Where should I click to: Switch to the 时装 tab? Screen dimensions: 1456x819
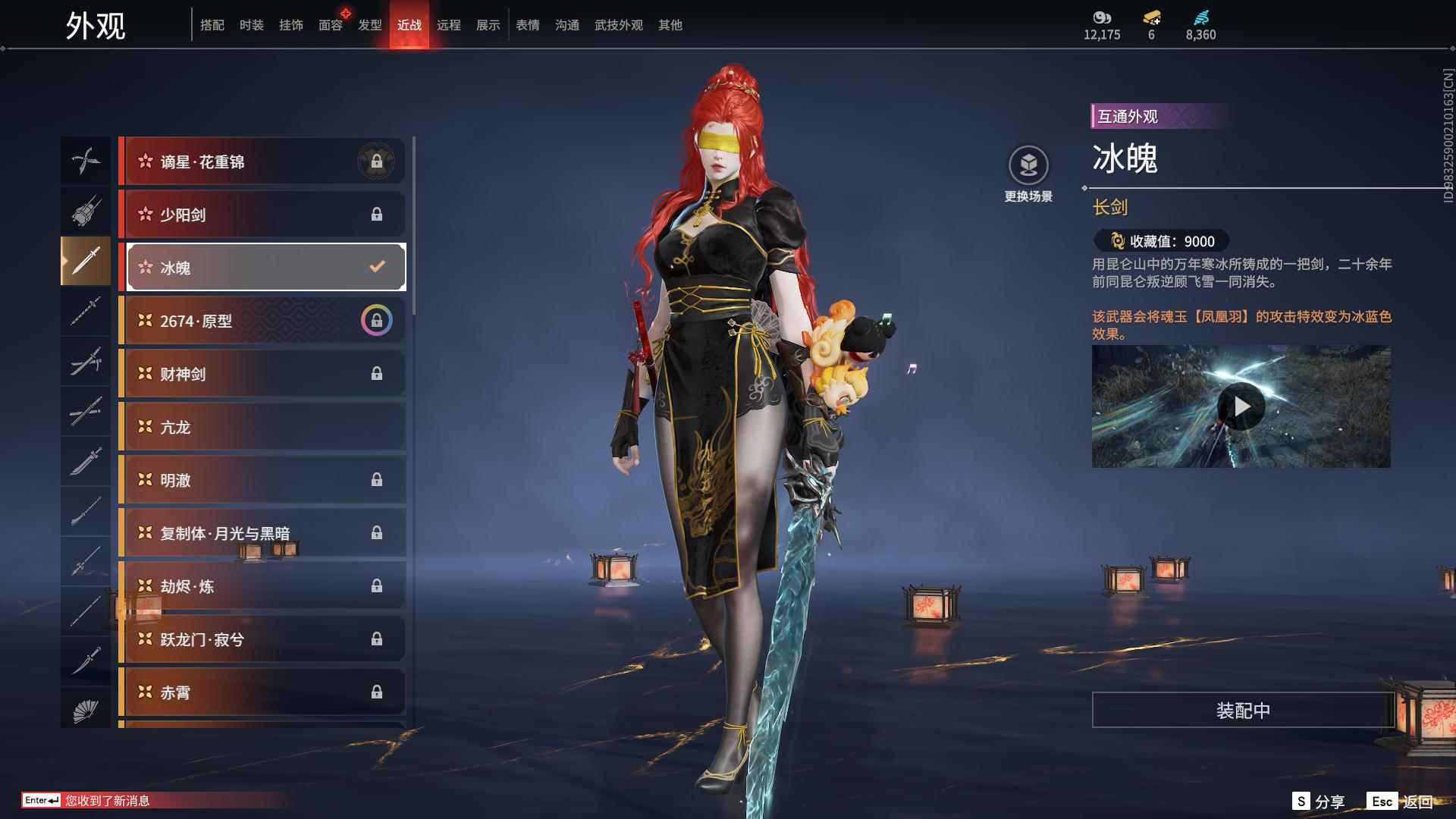tap(251, 25)
